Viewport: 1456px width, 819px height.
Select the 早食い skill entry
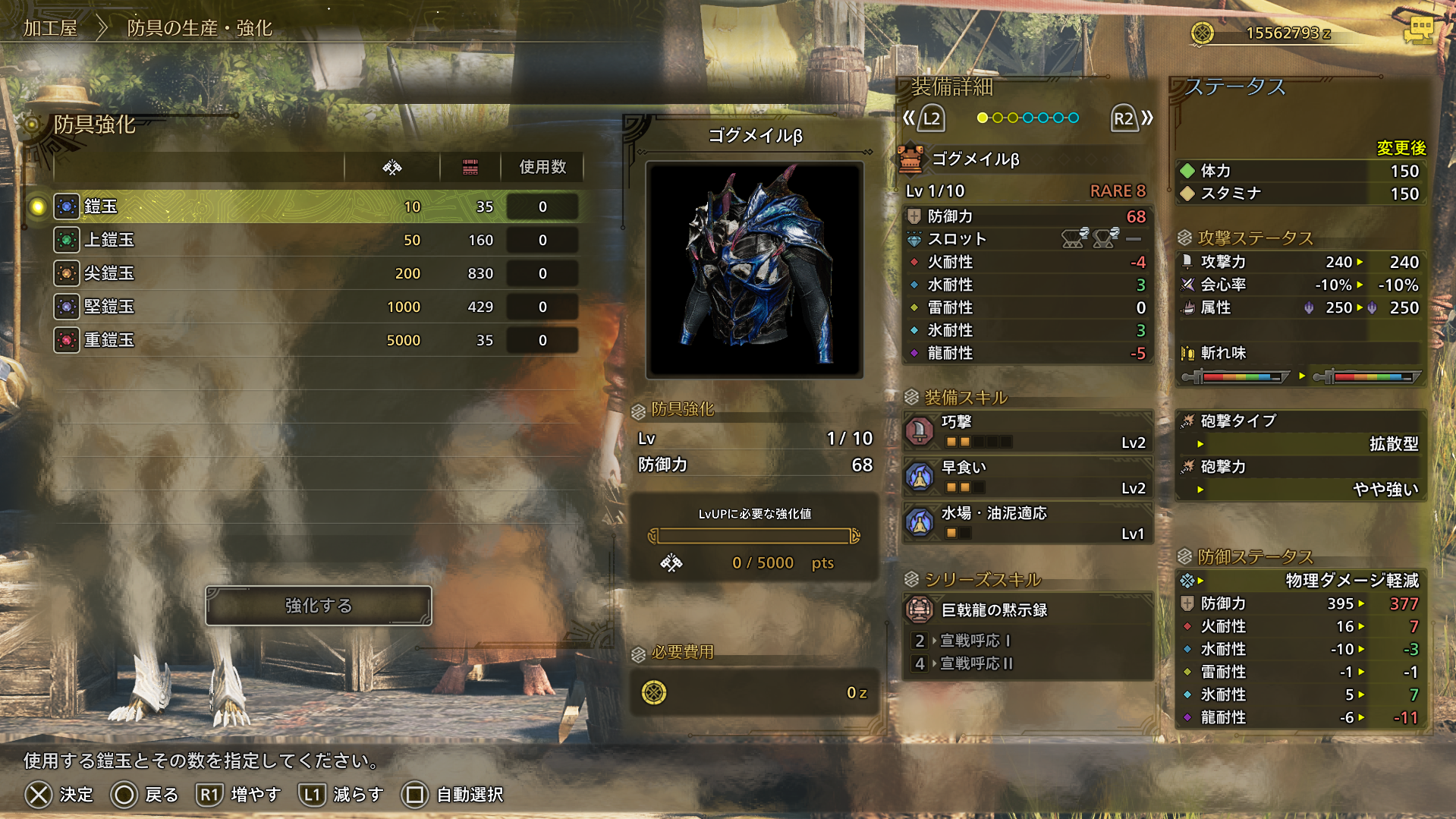pos(1027,477)
